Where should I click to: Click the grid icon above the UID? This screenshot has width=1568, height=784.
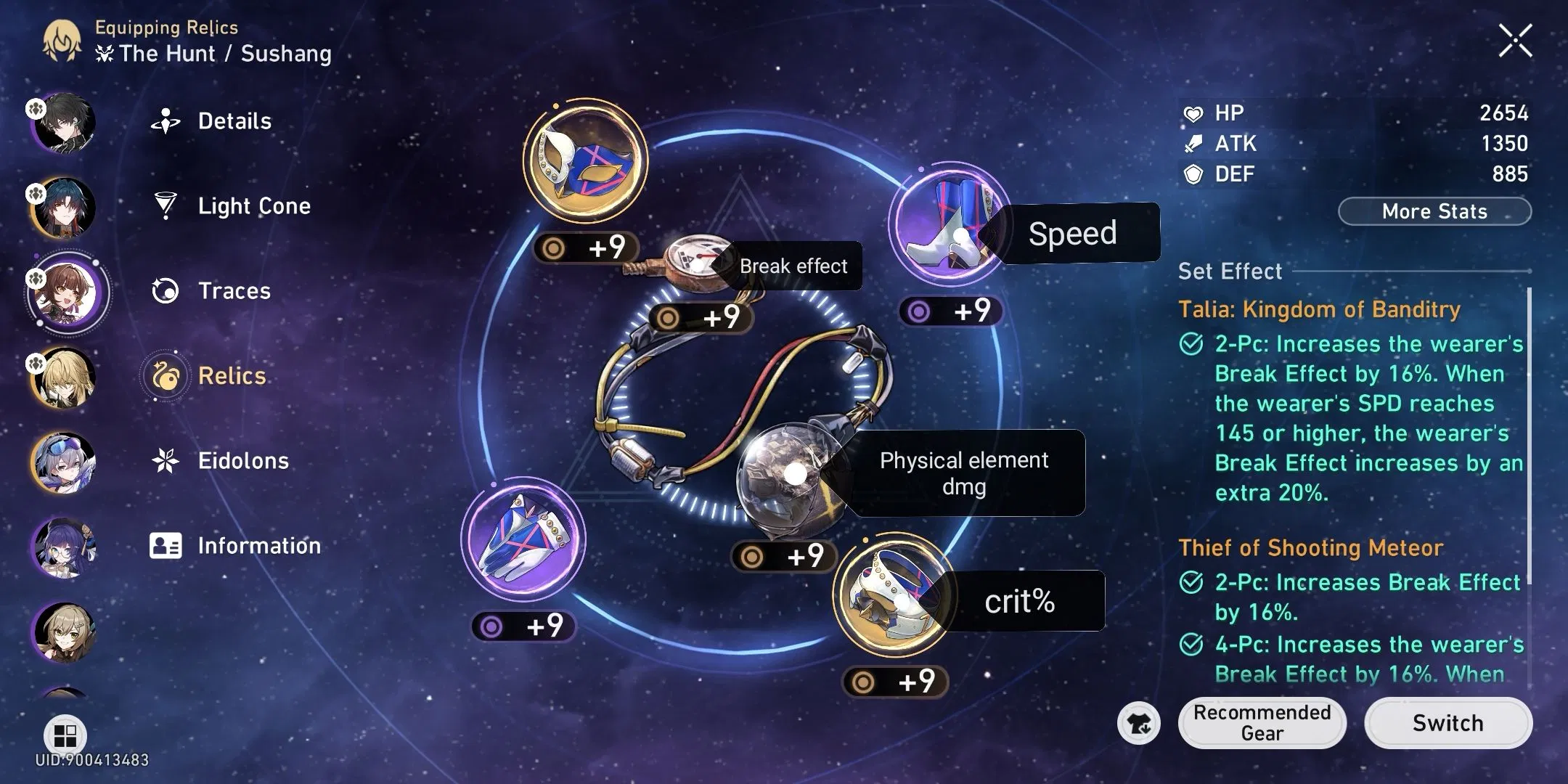(x=64, y=735)
